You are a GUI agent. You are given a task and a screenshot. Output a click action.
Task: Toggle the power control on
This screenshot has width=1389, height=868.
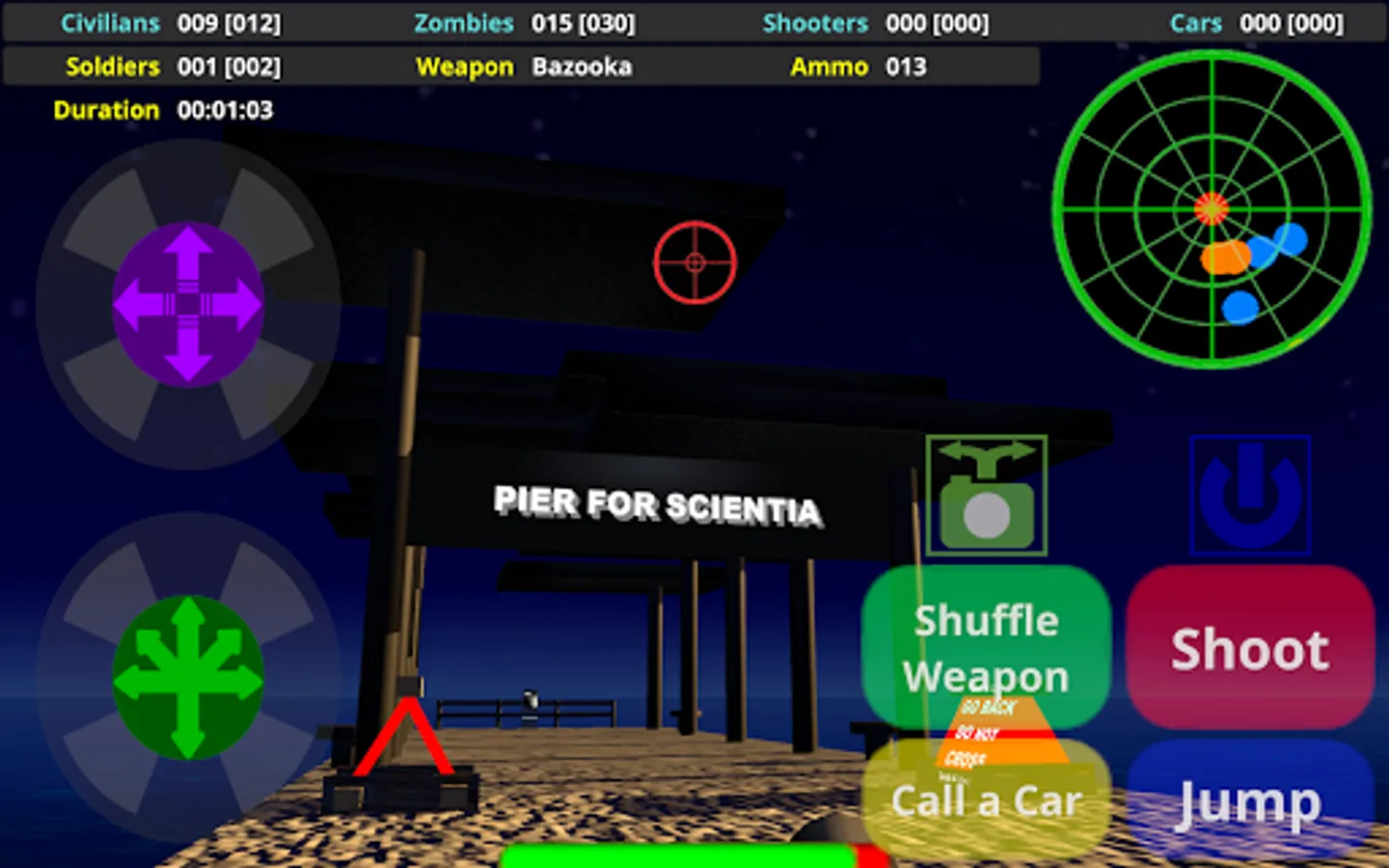click(1249, 495)
